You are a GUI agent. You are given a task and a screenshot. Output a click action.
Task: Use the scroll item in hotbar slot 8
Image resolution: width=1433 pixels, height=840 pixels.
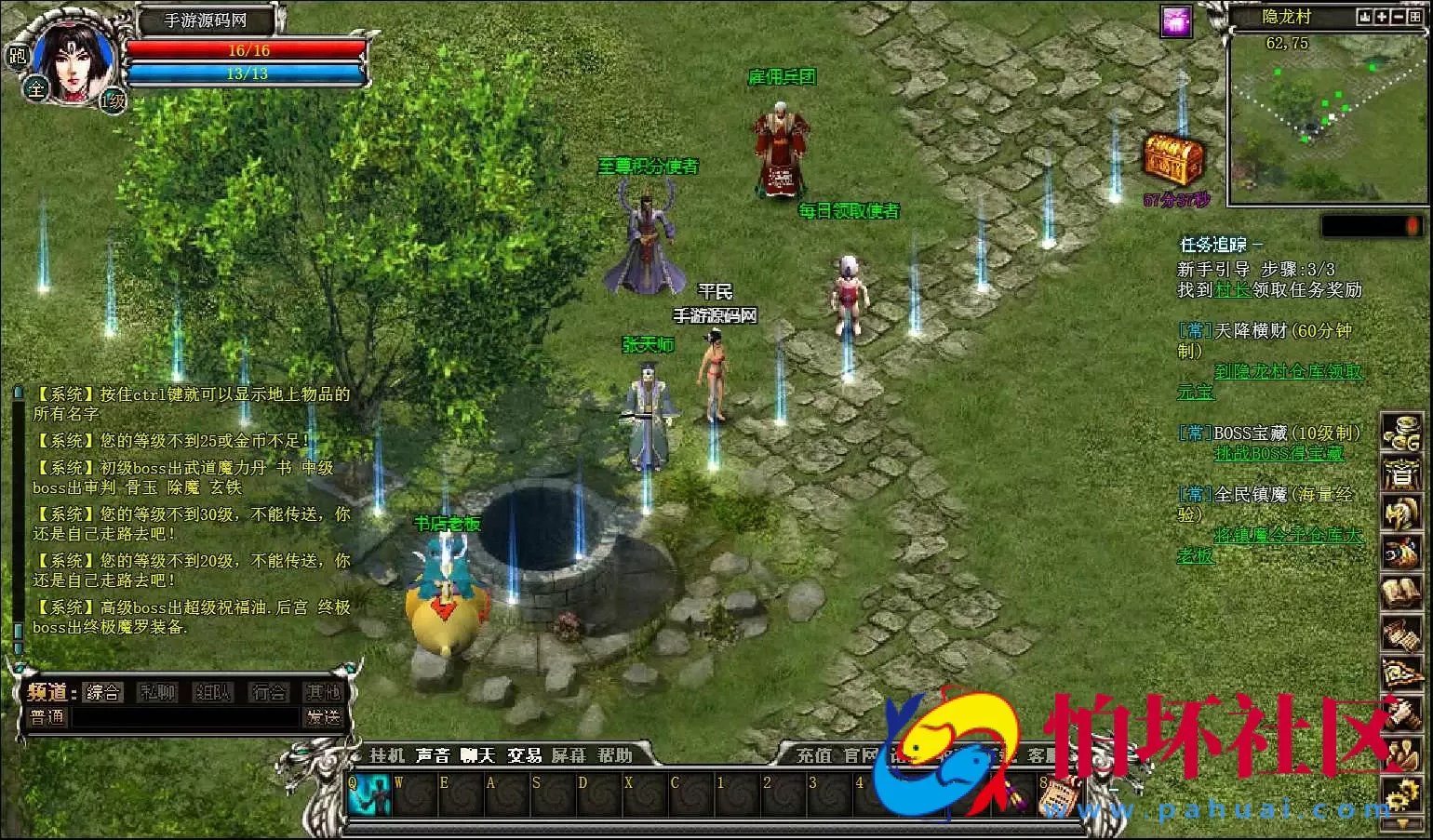(1058, 795)
